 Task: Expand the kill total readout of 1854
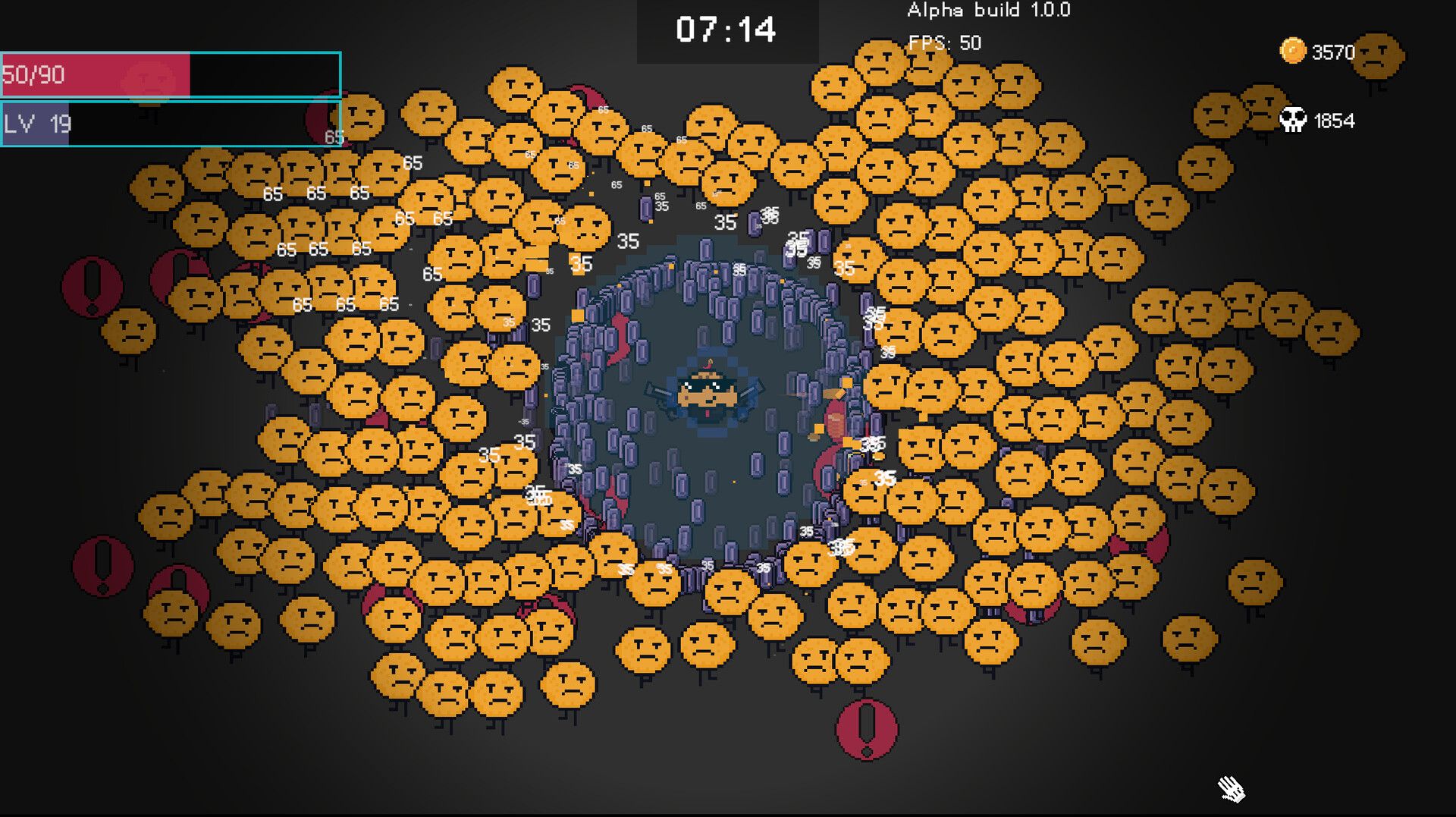tap(1335, 120)
